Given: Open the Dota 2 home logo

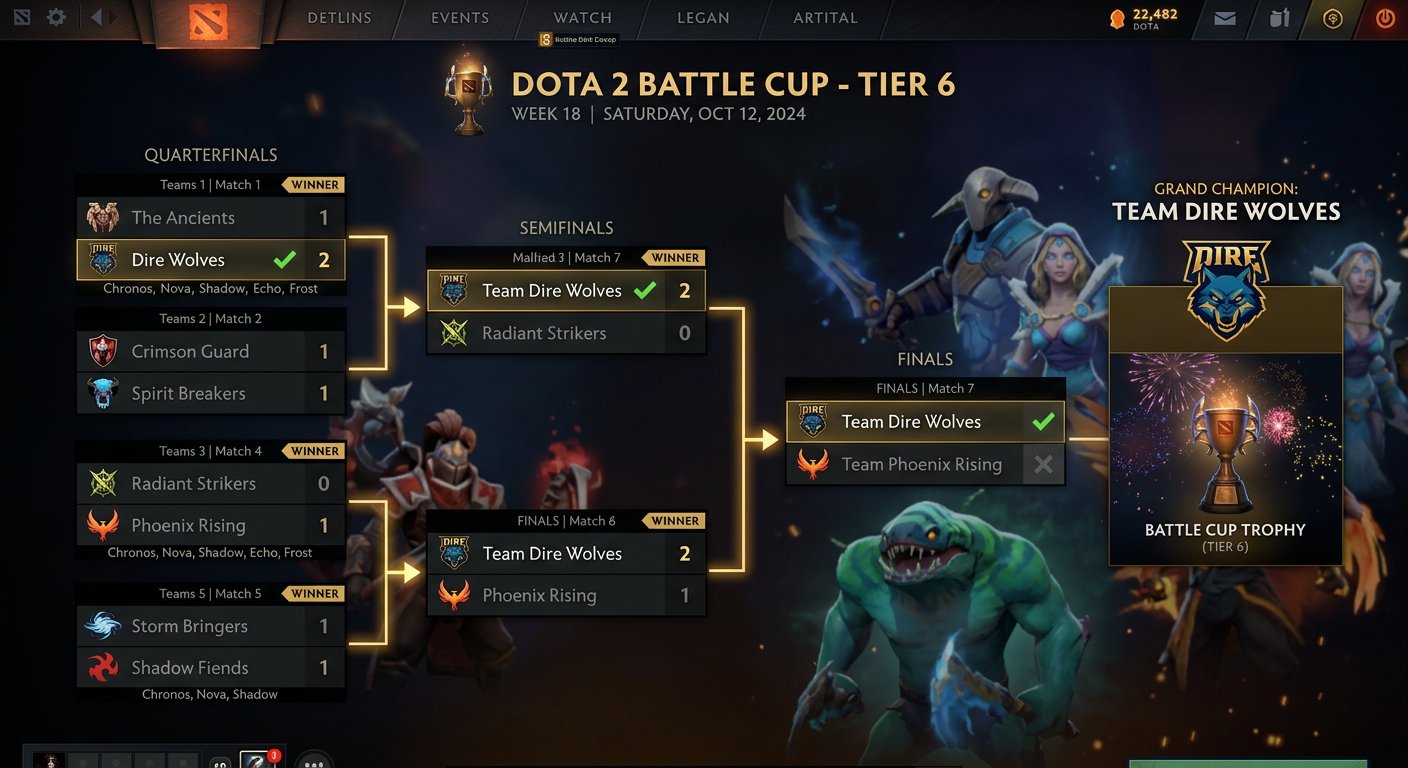Looking at the screenshot, I should point(208,20).
